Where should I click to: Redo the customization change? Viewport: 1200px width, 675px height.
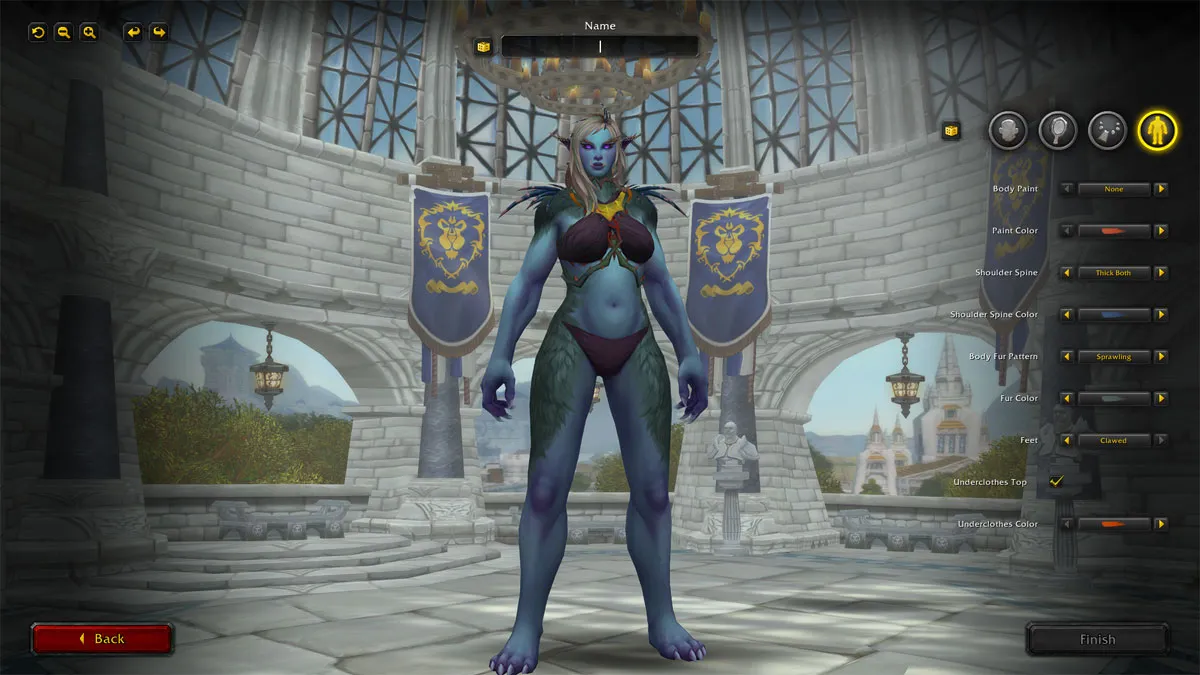(x=159, y=32)
